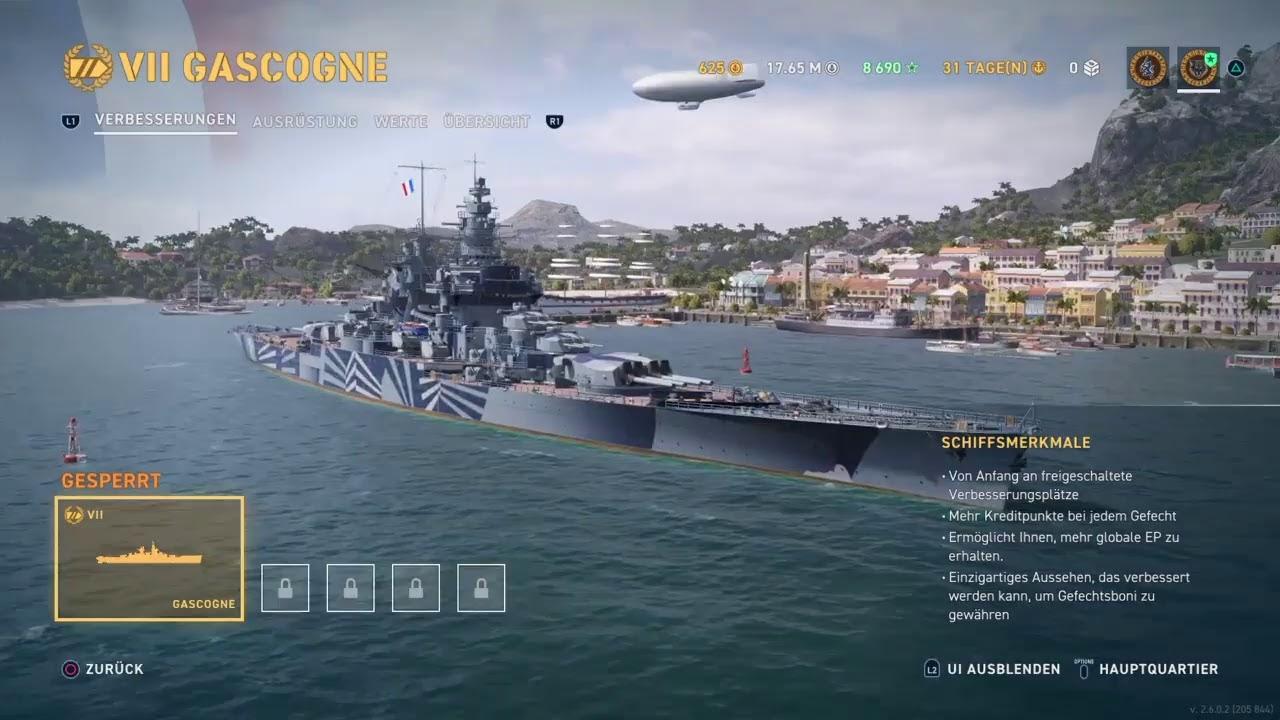Go back with Zurück

(x=114, y=669)
